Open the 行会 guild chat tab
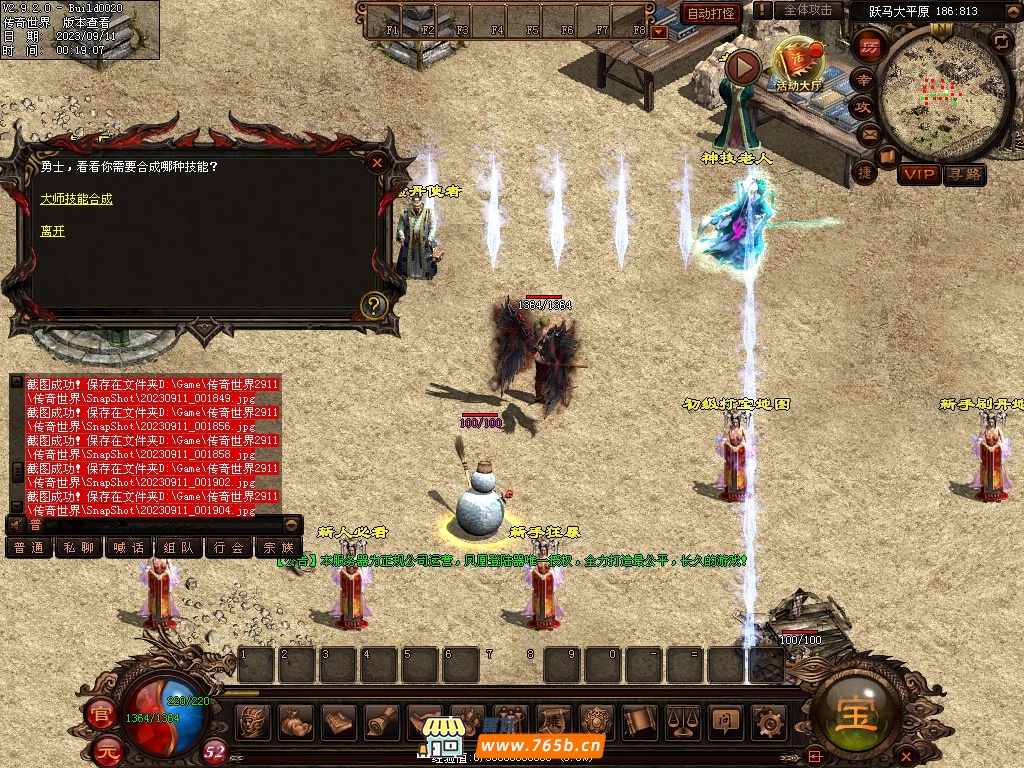 [x=229, y=548]
